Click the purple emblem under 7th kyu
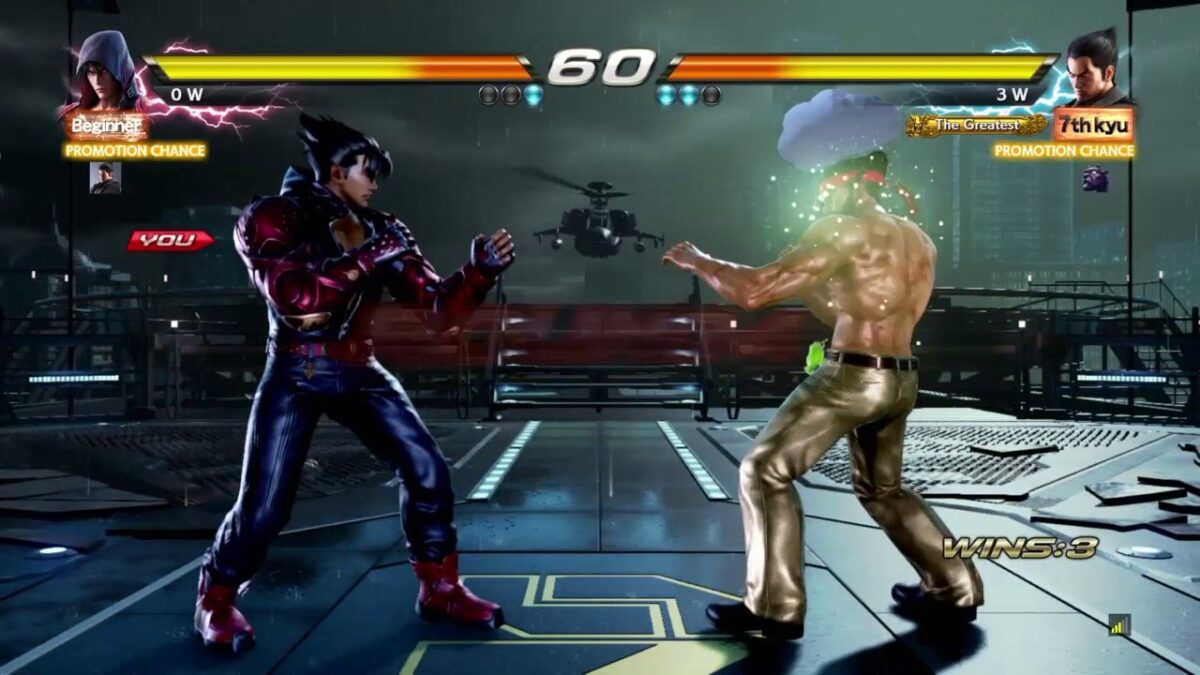The image size is (1200, 675). tap(1095, 178)
